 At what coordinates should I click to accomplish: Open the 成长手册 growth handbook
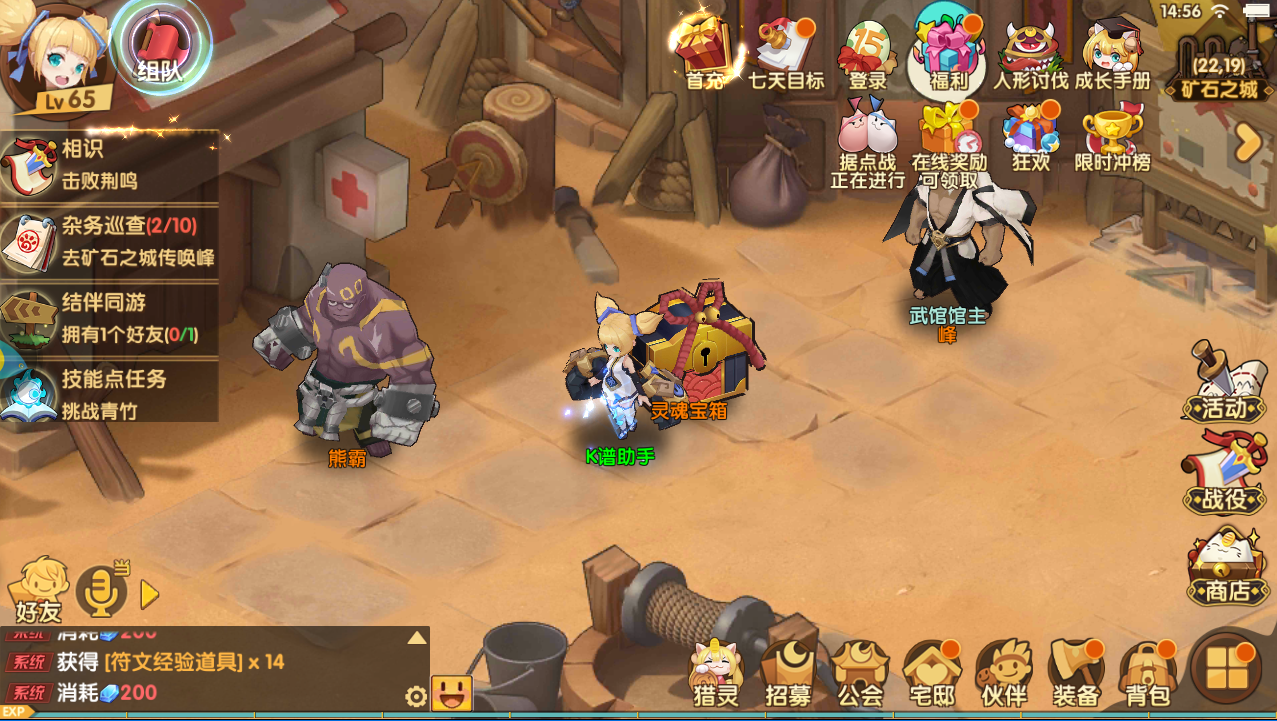1112,53
